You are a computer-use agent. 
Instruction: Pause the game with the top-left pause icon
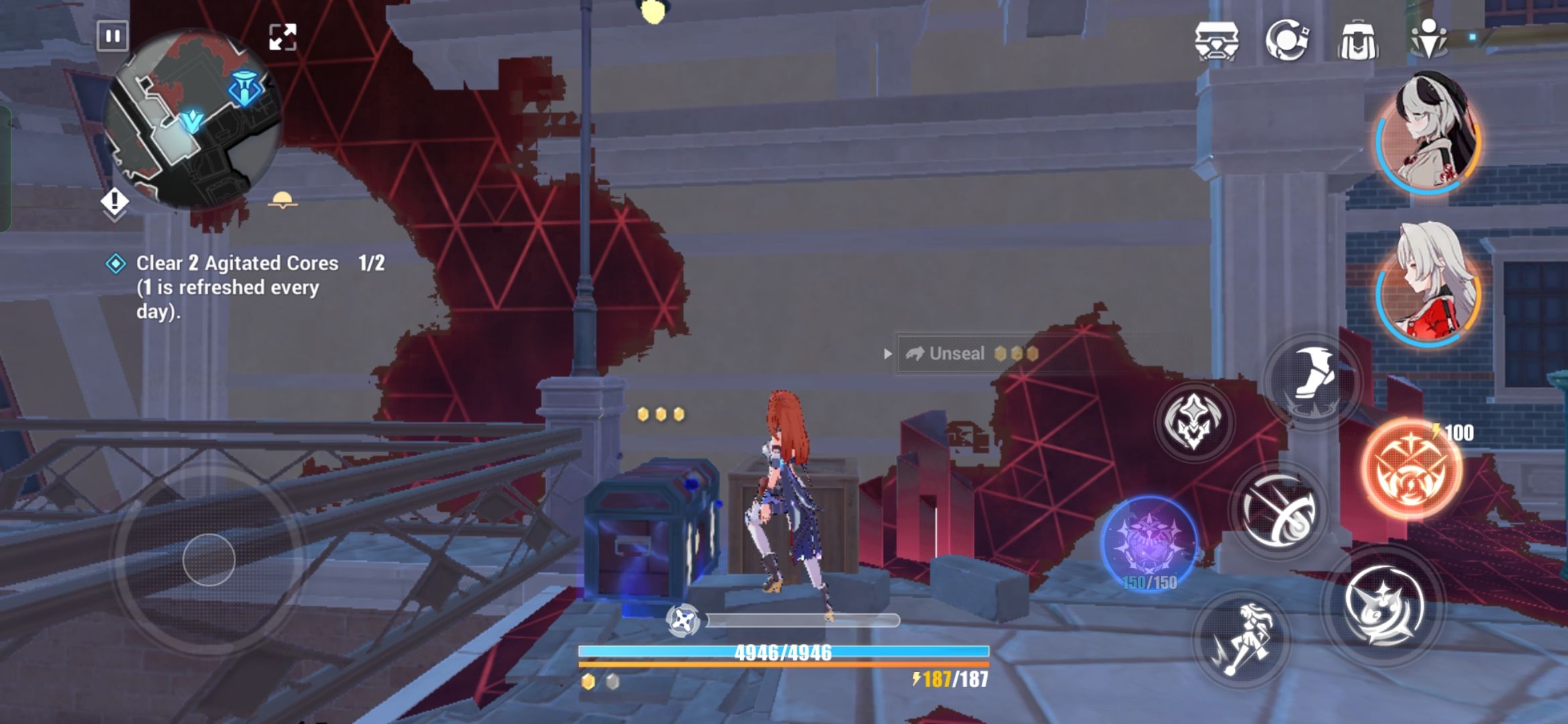click(x=112, y=36)
